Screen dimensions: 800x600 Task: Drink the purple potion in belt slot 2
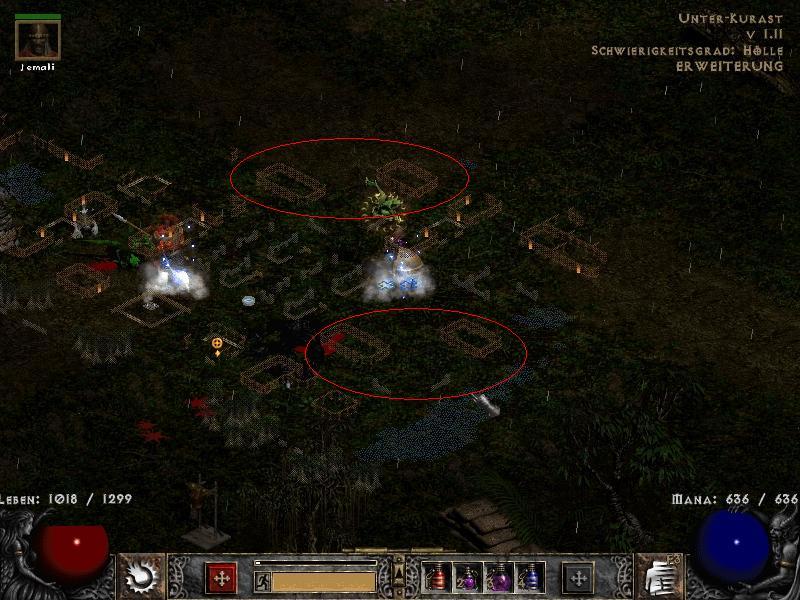tap(467, 578)
